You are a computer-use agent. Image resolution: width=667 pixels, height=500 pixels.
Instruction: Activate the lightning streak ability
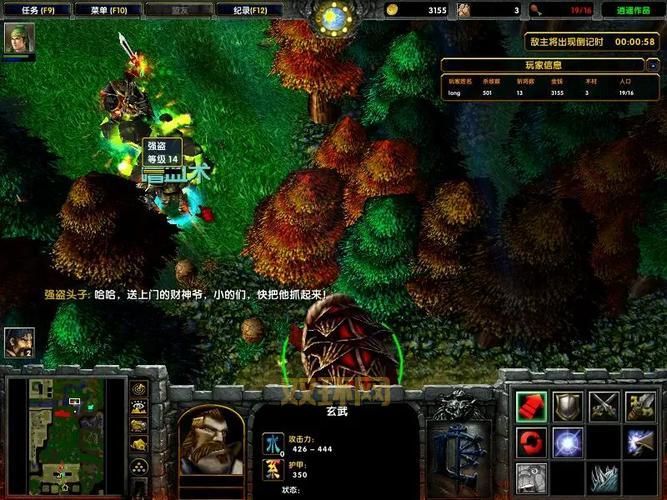pos(640,441)
